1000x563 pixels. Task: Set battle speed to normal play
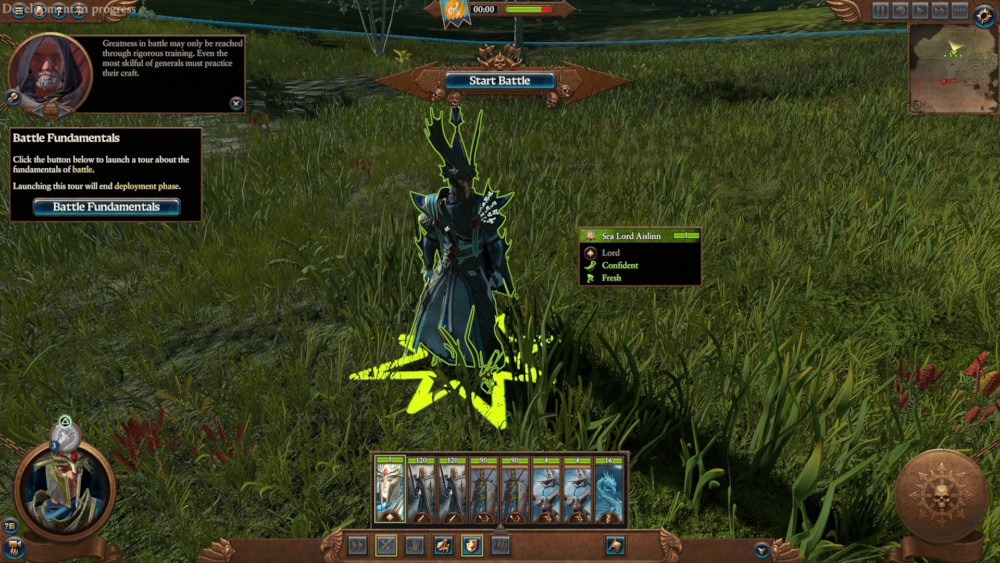coord(920,11)
